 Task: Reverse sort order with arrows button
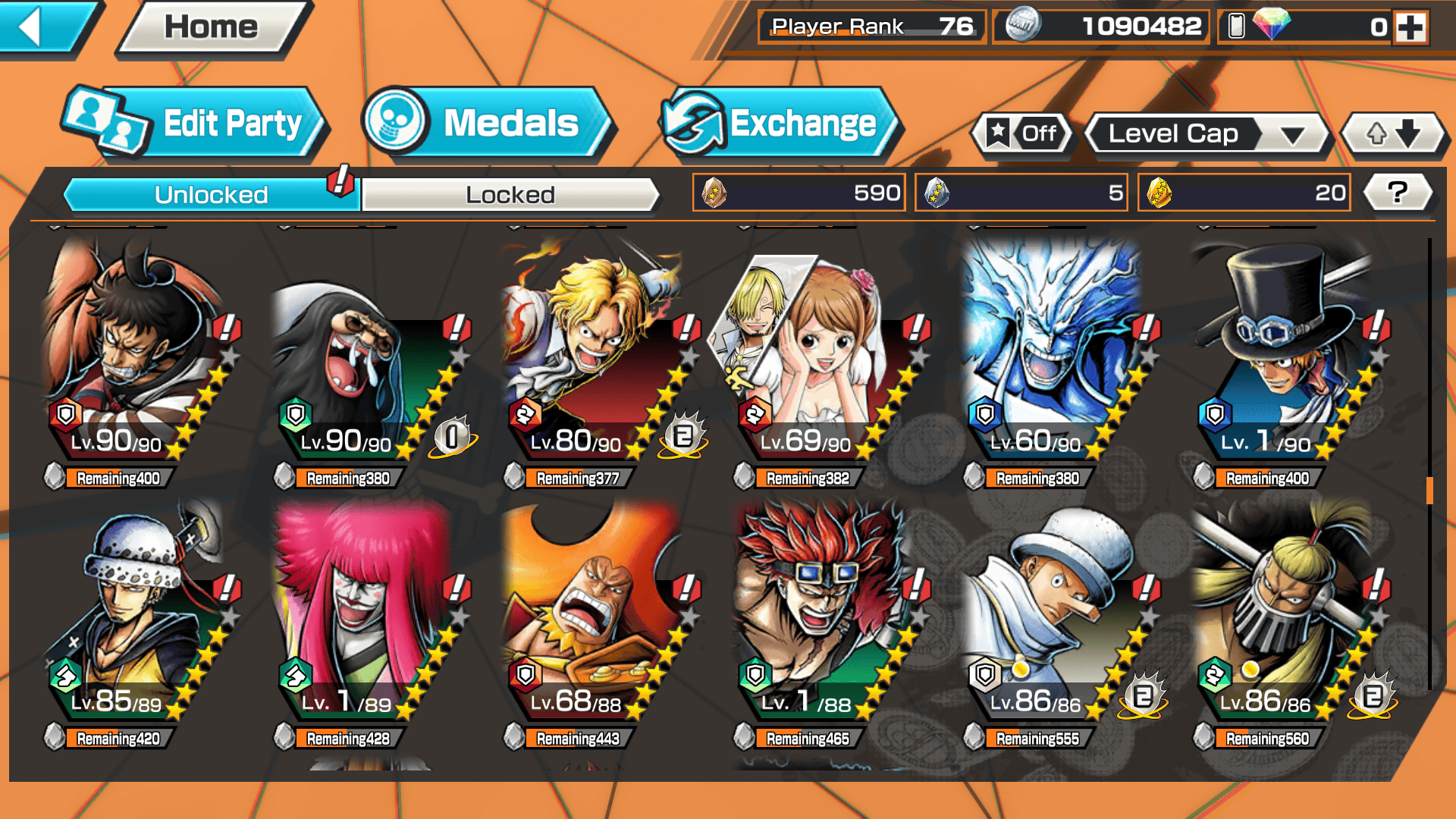click(x=1392, y=134)
